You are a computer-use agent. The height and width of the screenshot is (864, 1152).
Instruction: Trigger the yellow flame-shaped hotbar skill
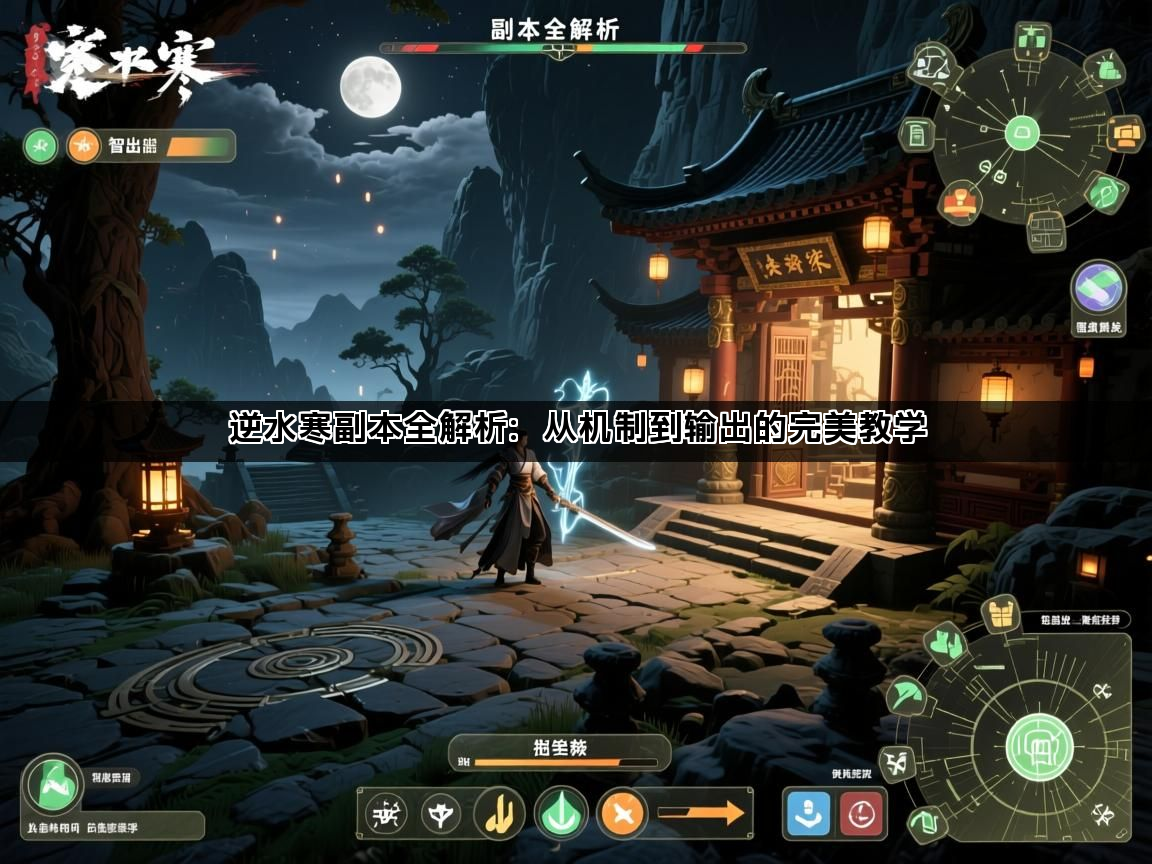[x=499, y=813]
